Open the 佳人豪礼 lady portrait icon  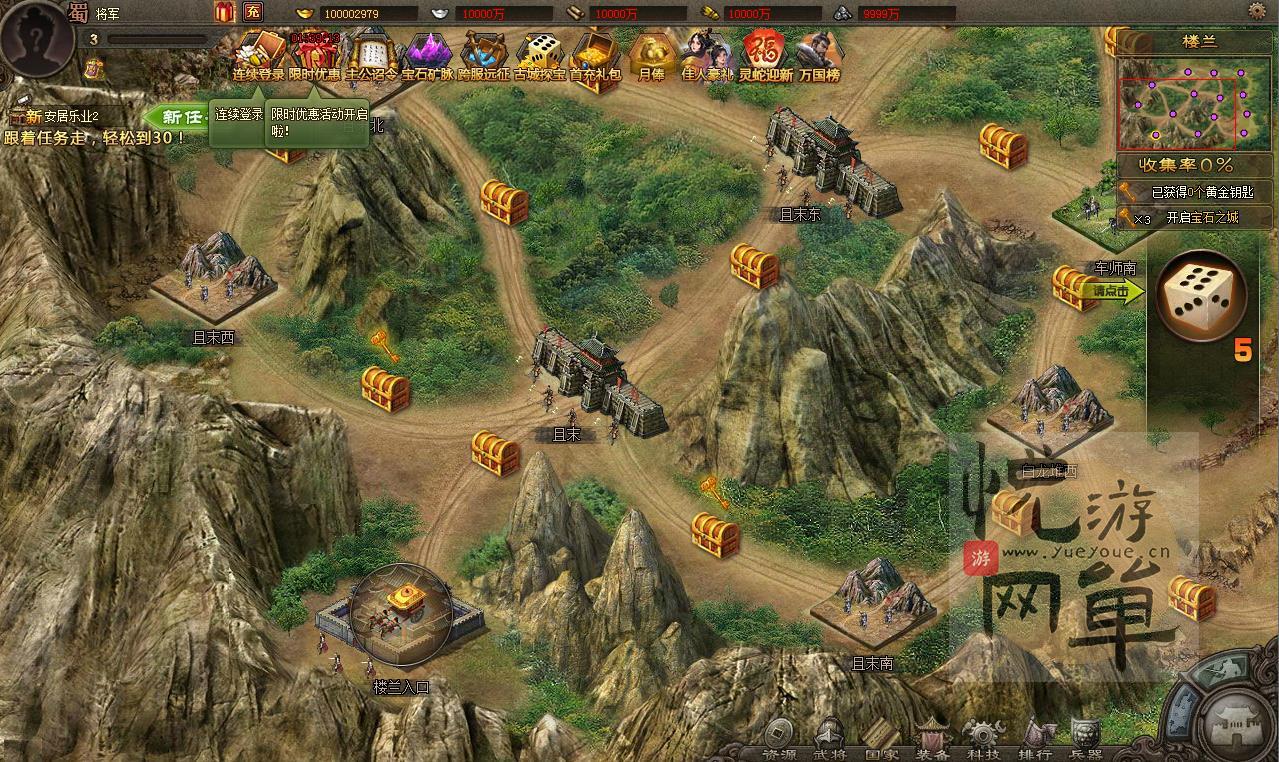click(708, 55)
